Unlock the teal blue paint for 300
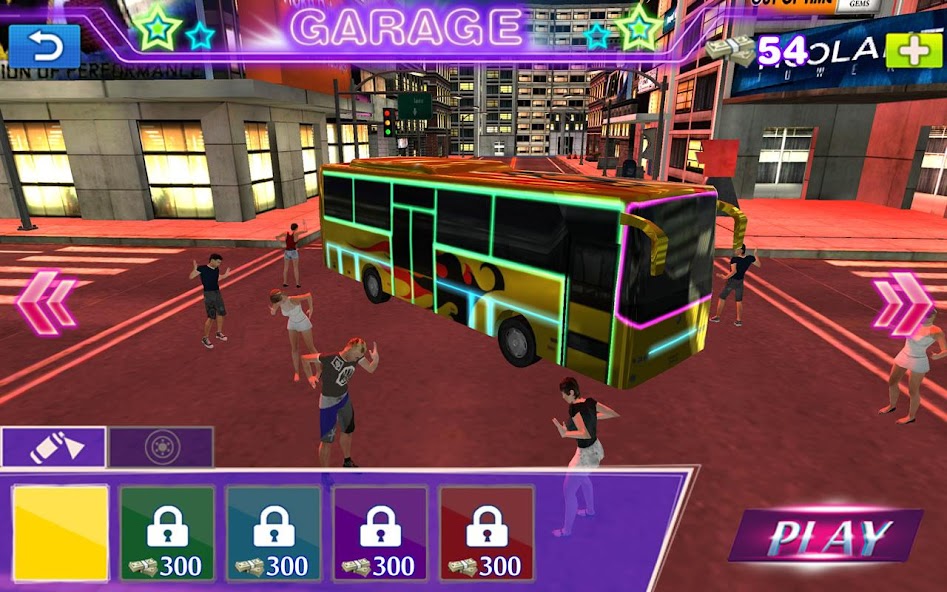This screenshot has height=592, width=947. tap(273, 533)
